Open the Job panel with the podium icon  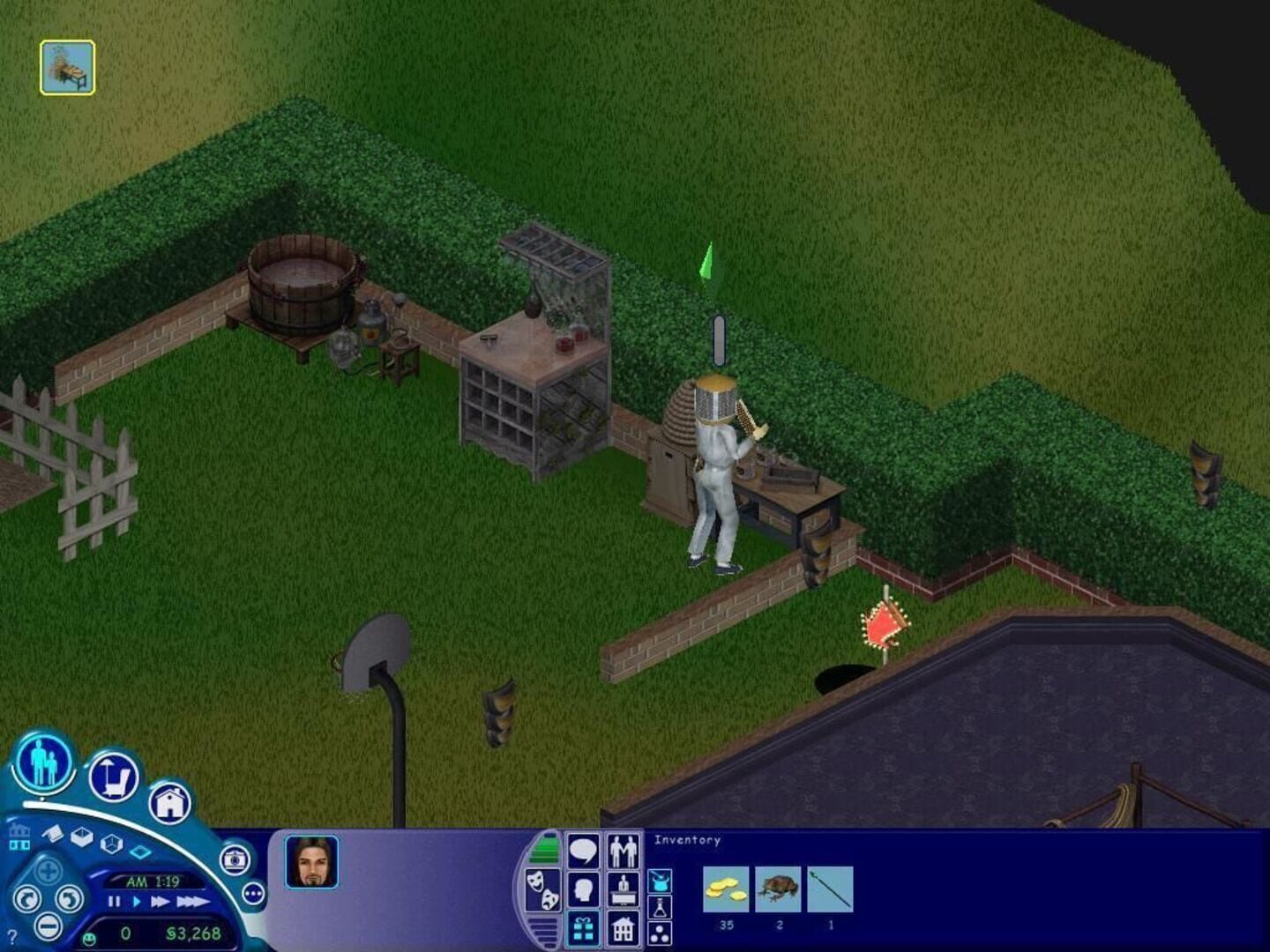click(x=623, y=889)
